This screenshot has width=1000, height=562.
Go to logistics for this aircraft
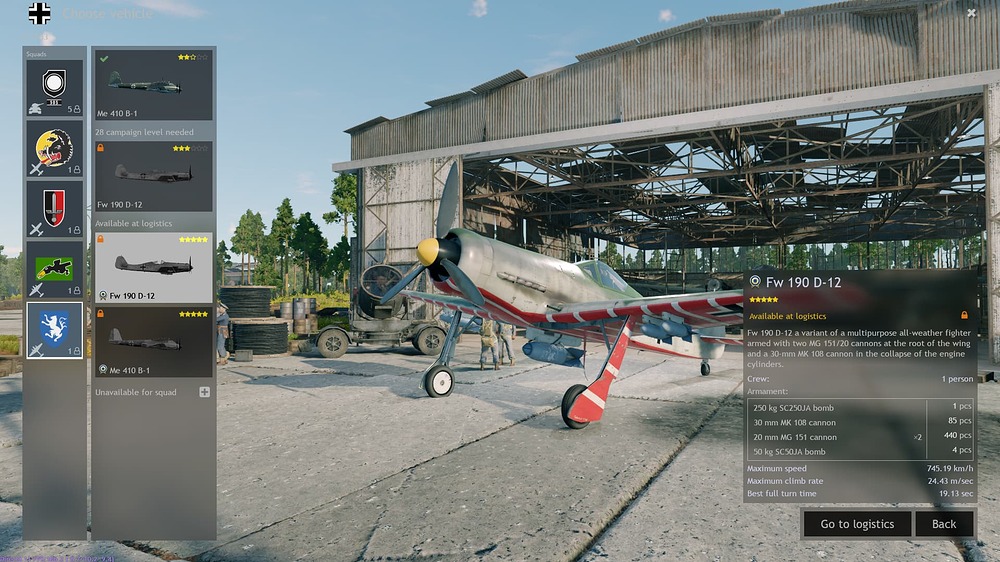[x=857, y=524]
